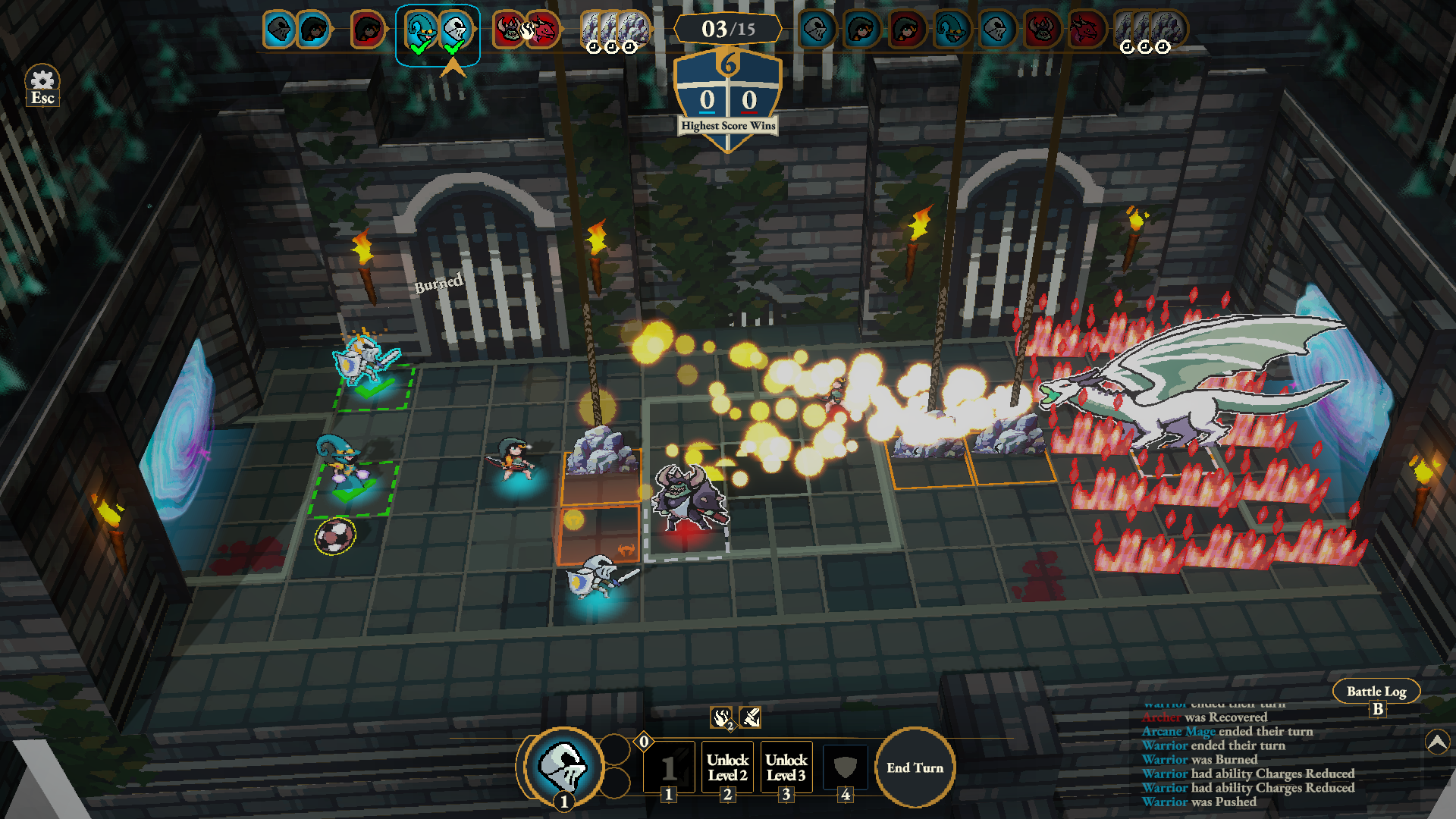Select the green-highlighted knight unit tile
Viewport: 1456px width, 819px height.
[373, 387]
